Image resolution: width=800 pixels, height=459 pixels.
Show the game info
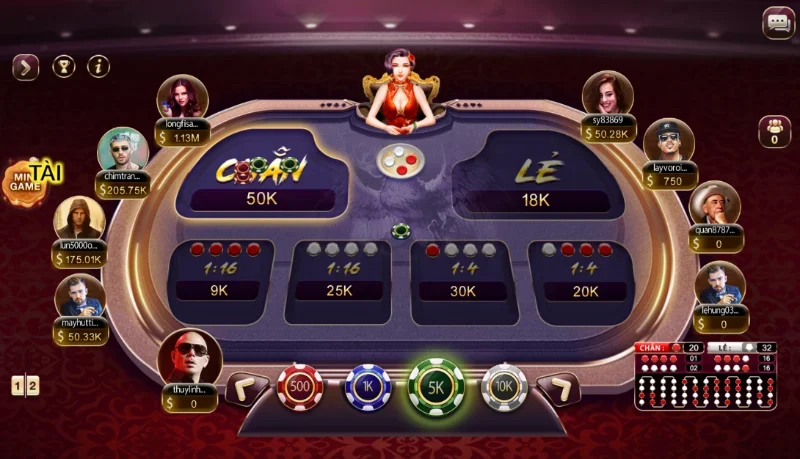98,67
